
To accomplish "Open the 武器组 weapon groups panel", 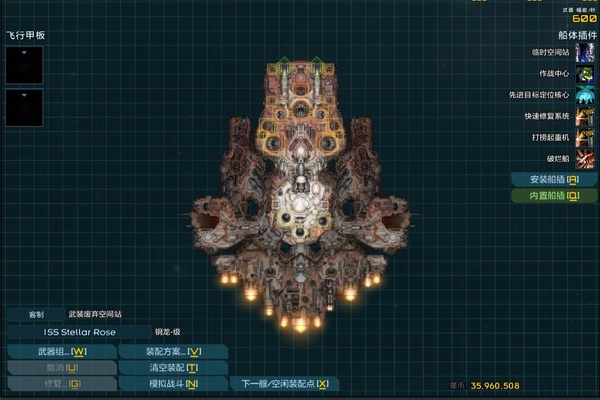I will pyautogui.click(x=61, y=352).
